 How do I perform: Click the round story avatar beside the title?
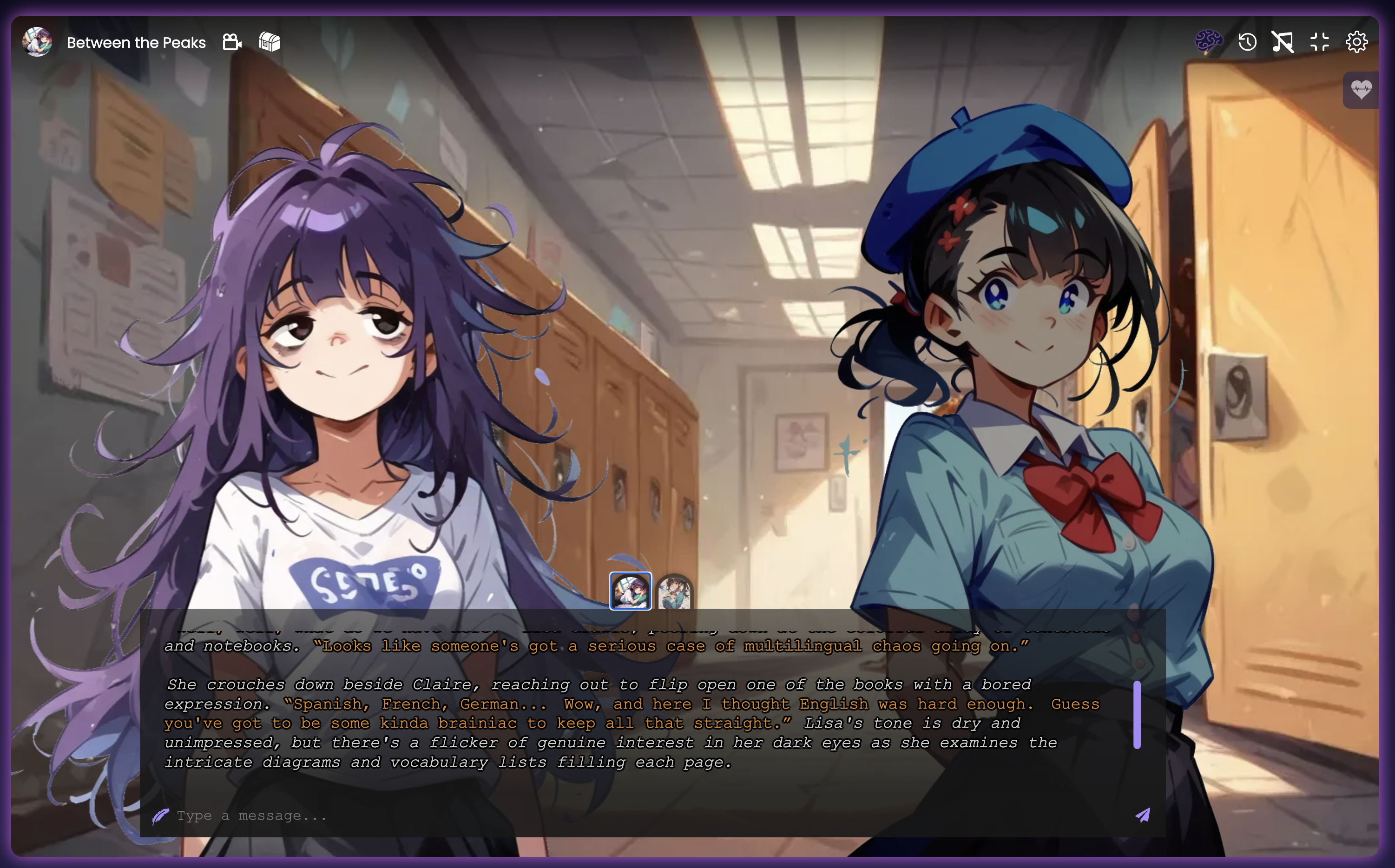tap(37, 42)
